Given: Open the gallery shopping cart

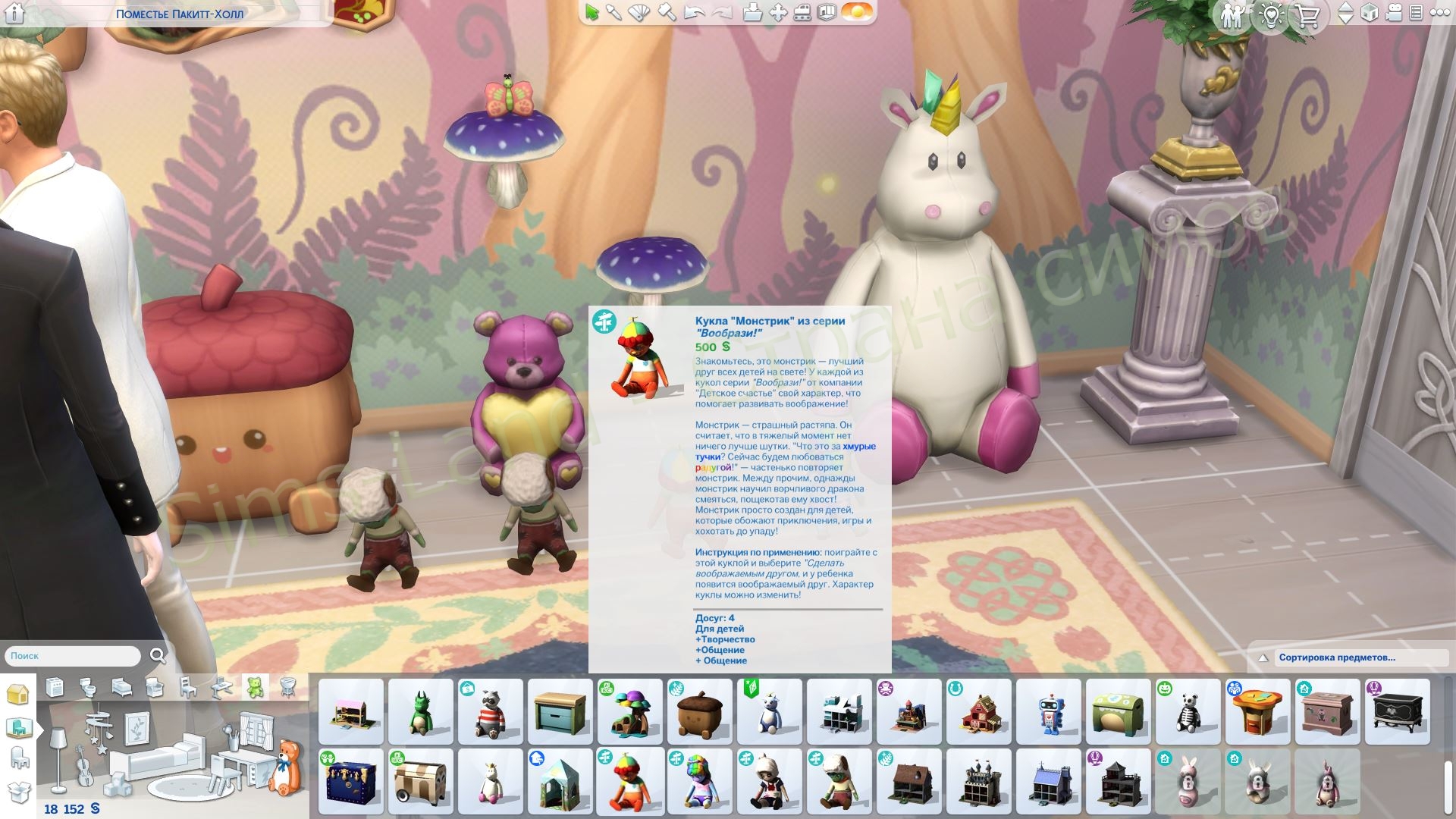Looking at the screenshot, I should (1307, 16).
